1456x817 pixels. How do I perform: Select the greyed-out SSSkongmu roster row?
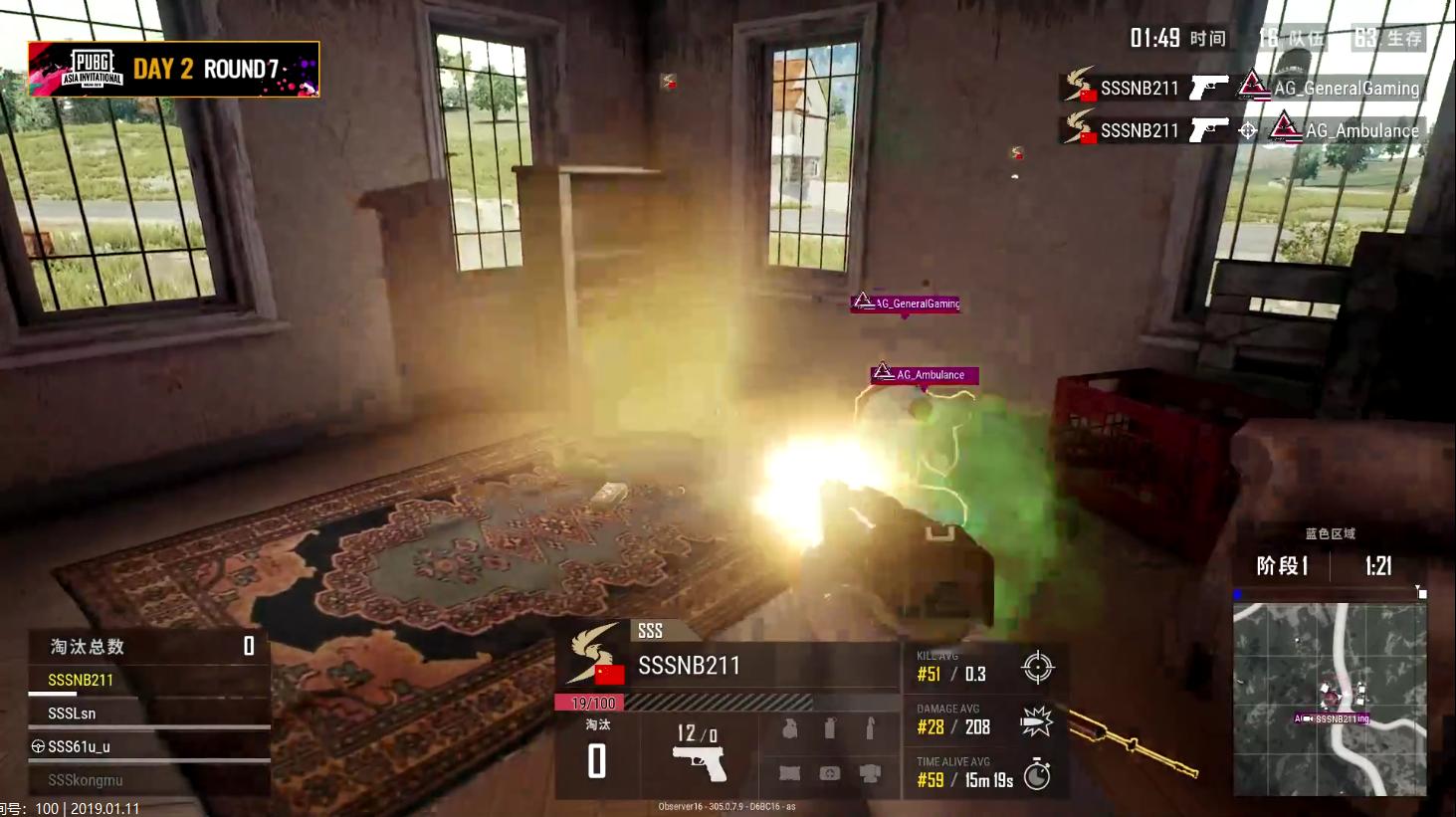pyautogui.click(x=85, y=780)
